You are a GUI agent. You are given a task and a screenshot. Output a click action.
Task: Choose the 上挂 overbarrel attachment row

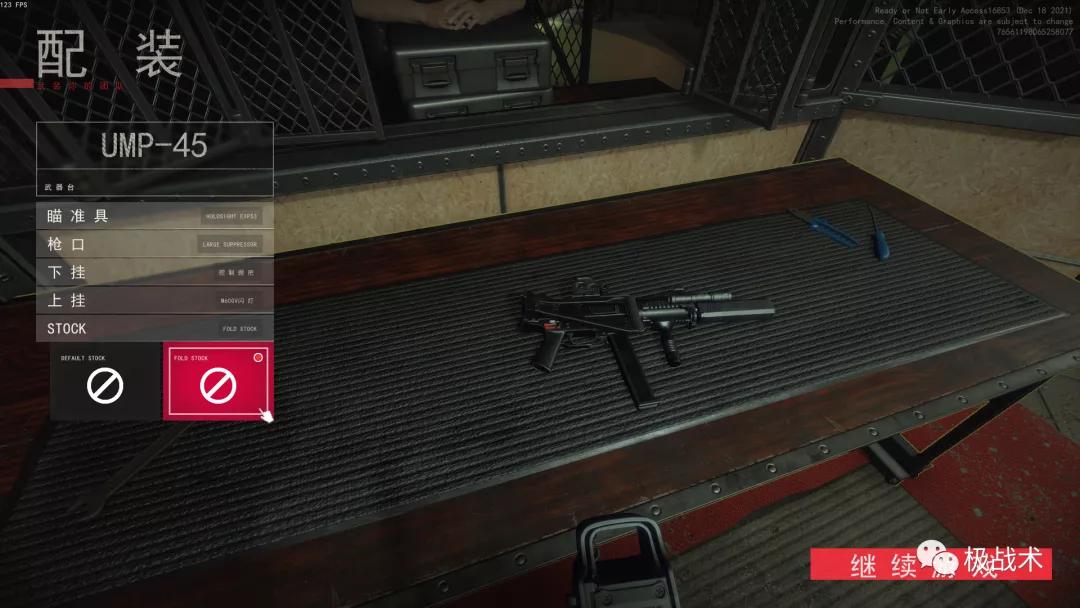[154, 300]
